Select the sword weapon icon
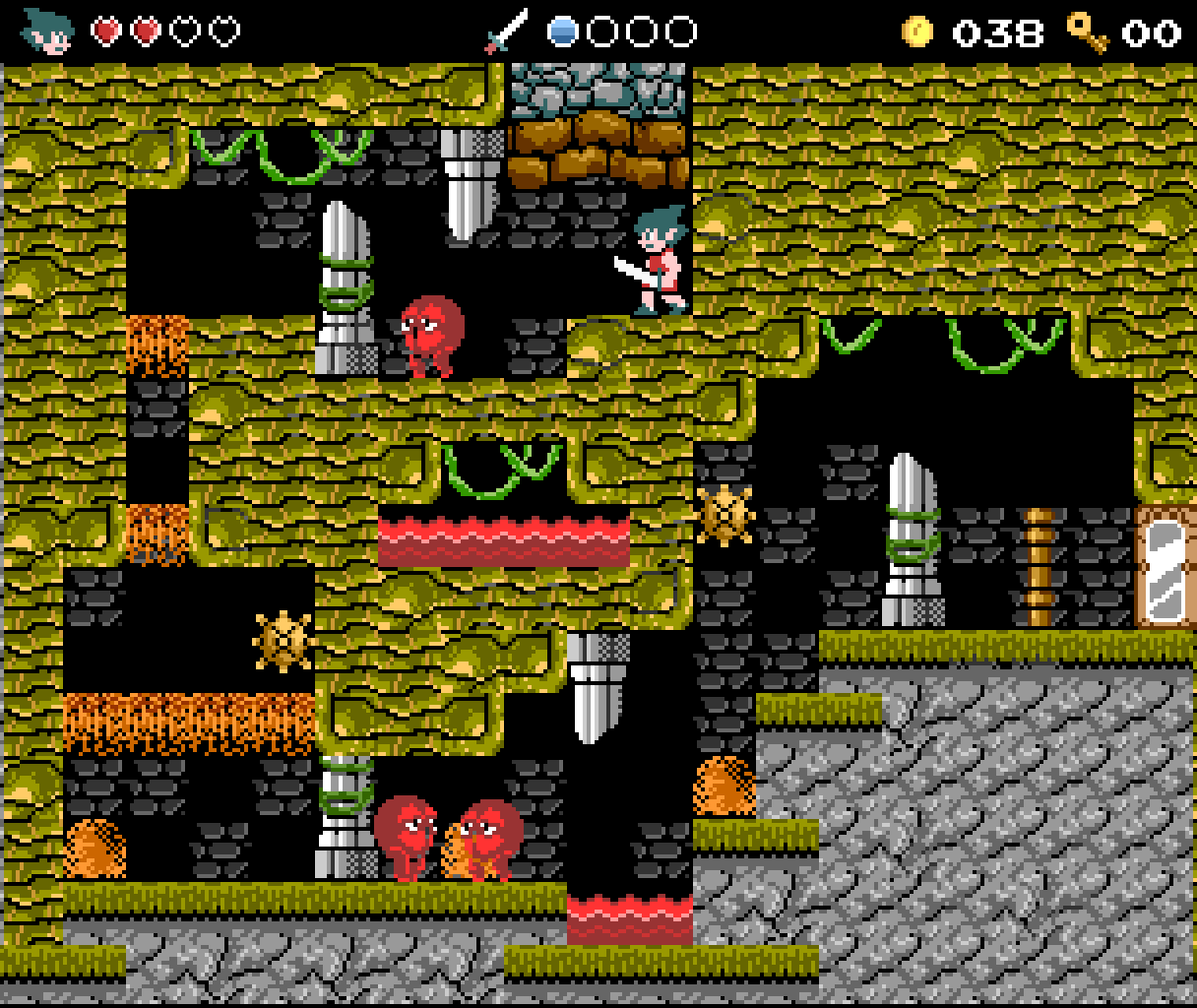 (x=507, y=31)
